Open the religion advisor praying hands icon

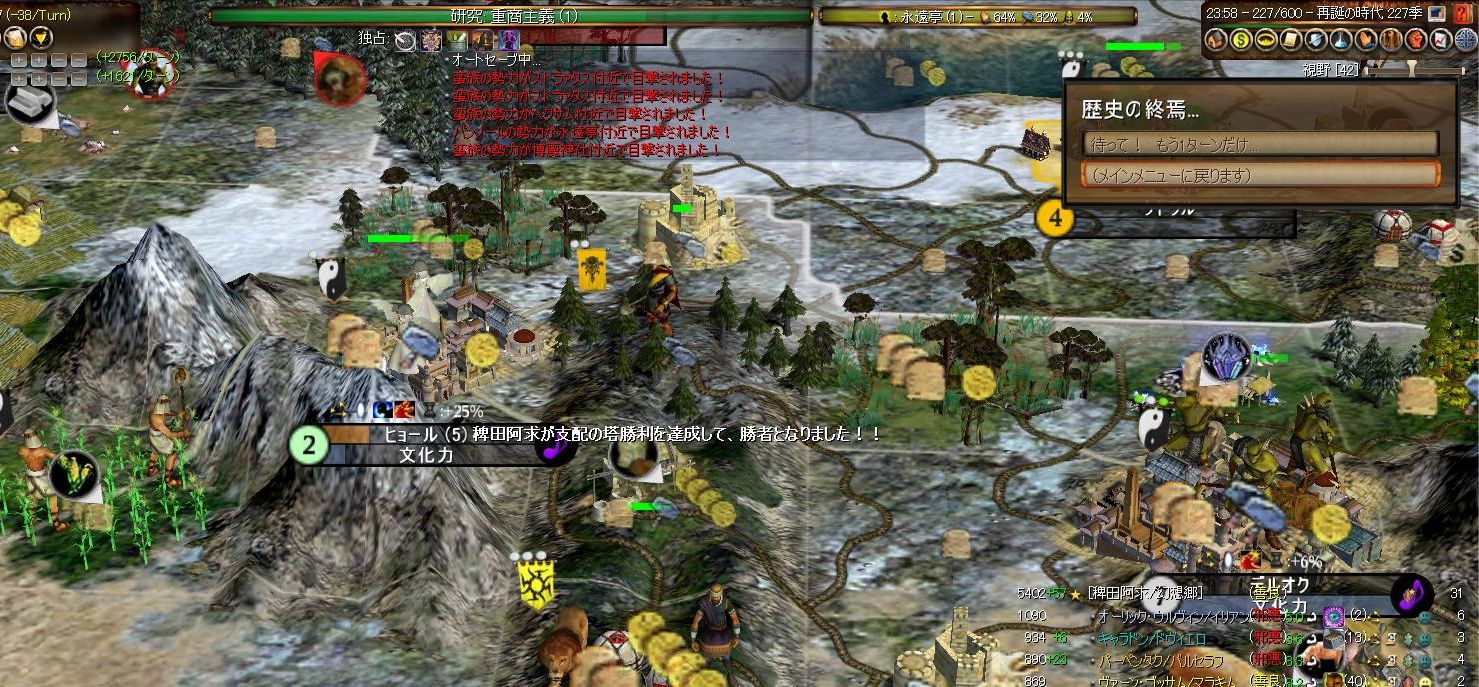coord(1366,40)
